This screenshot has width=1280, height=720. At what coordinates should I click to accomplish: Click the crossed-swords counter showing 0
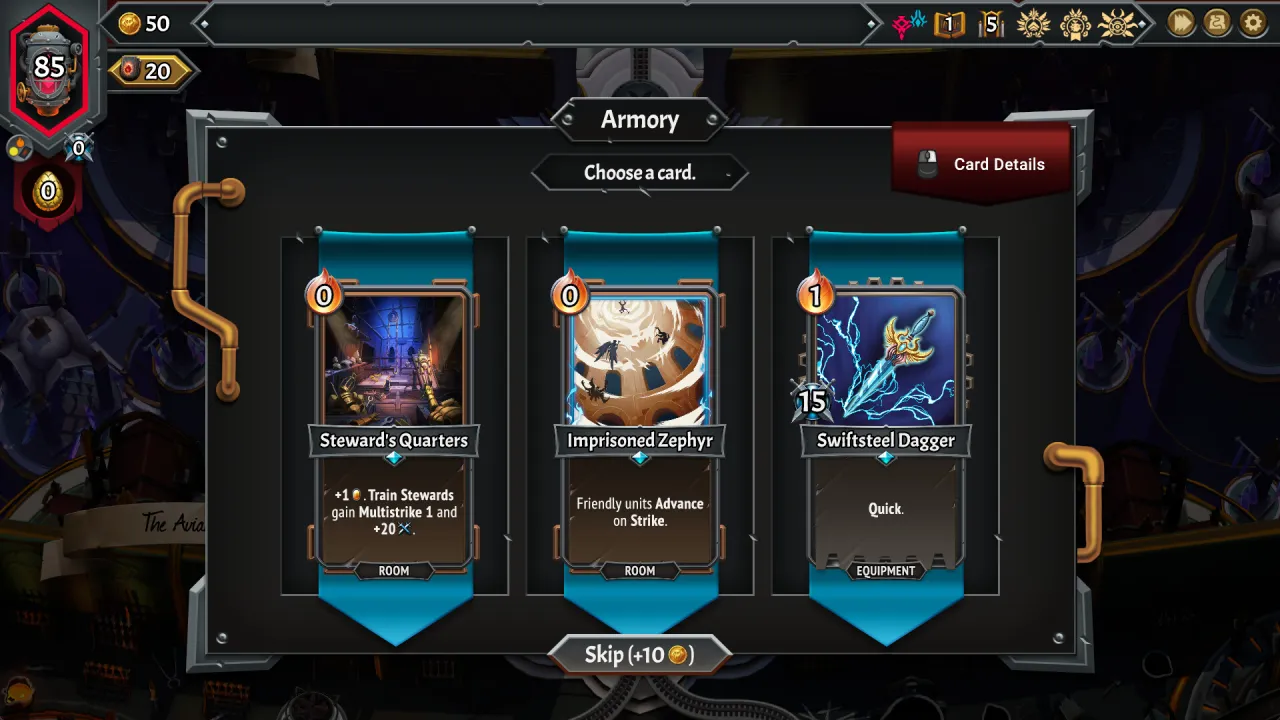[x=77, y=147]
